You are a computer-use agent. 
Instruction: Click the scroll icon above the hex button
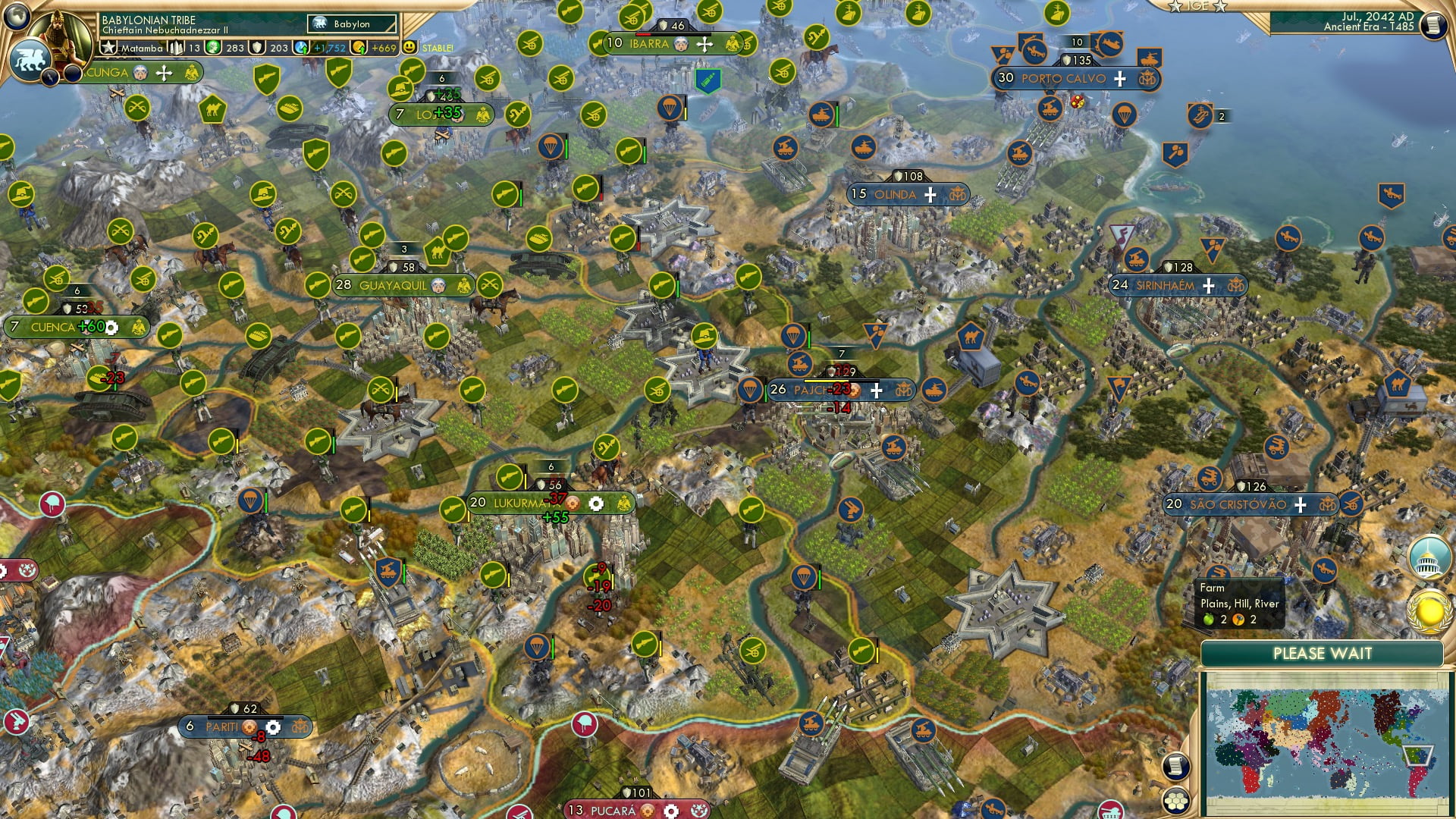pyautogui.click(x=1176, y=764)
